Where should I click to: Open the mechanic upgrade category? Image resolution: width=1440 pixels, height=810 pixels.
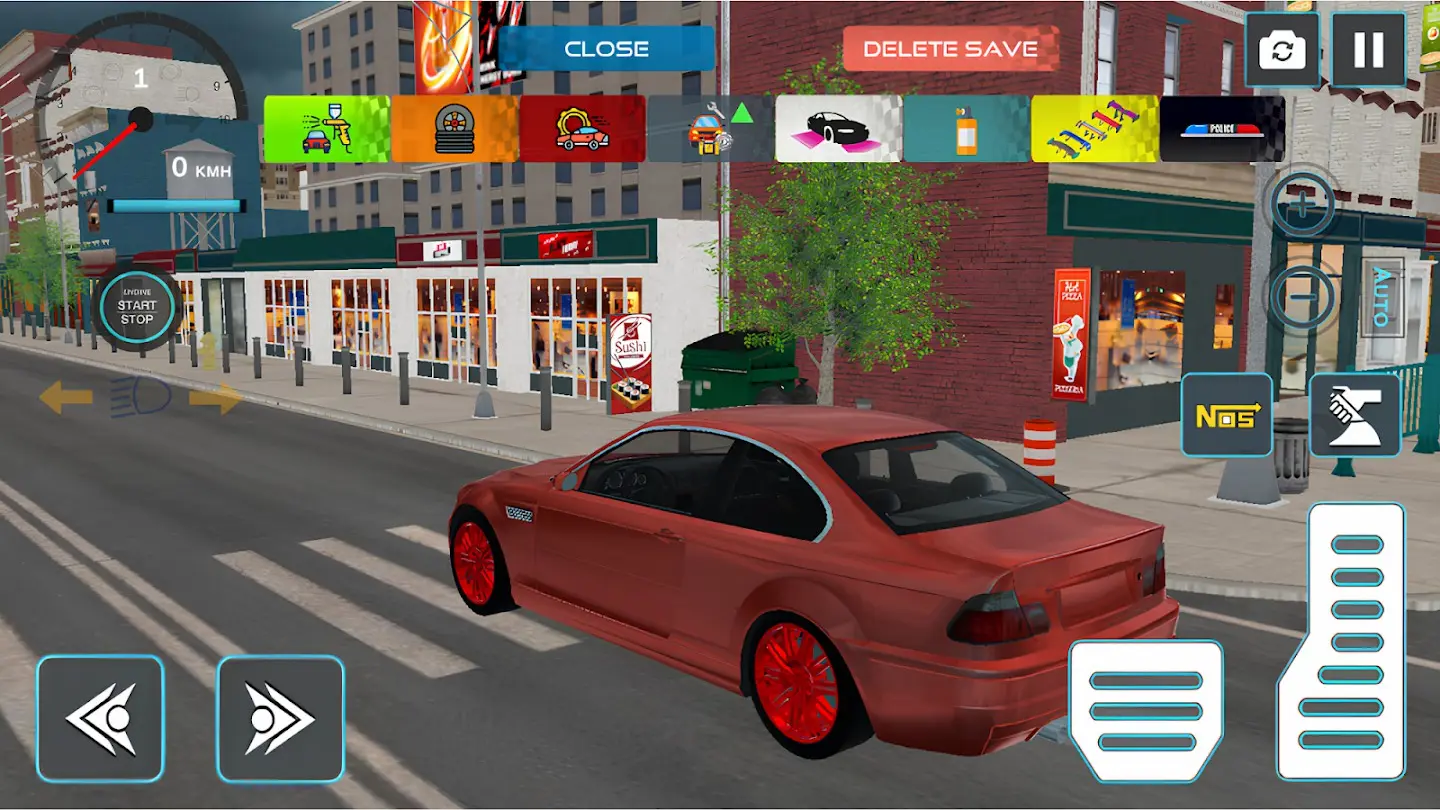(x=710, y=129)
